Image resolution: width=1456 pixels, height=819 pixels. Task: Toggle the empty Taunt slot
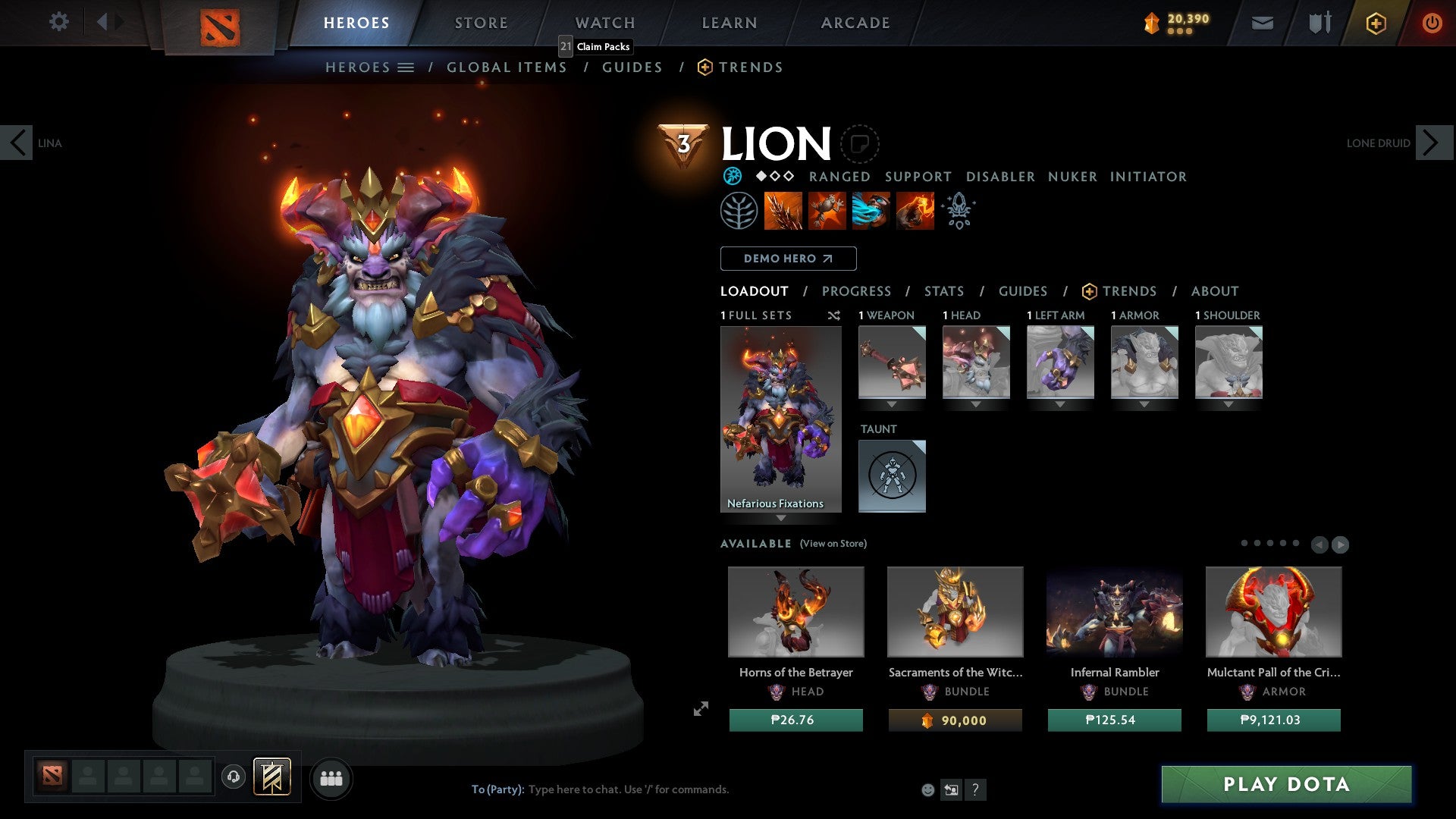pos(892,475)
